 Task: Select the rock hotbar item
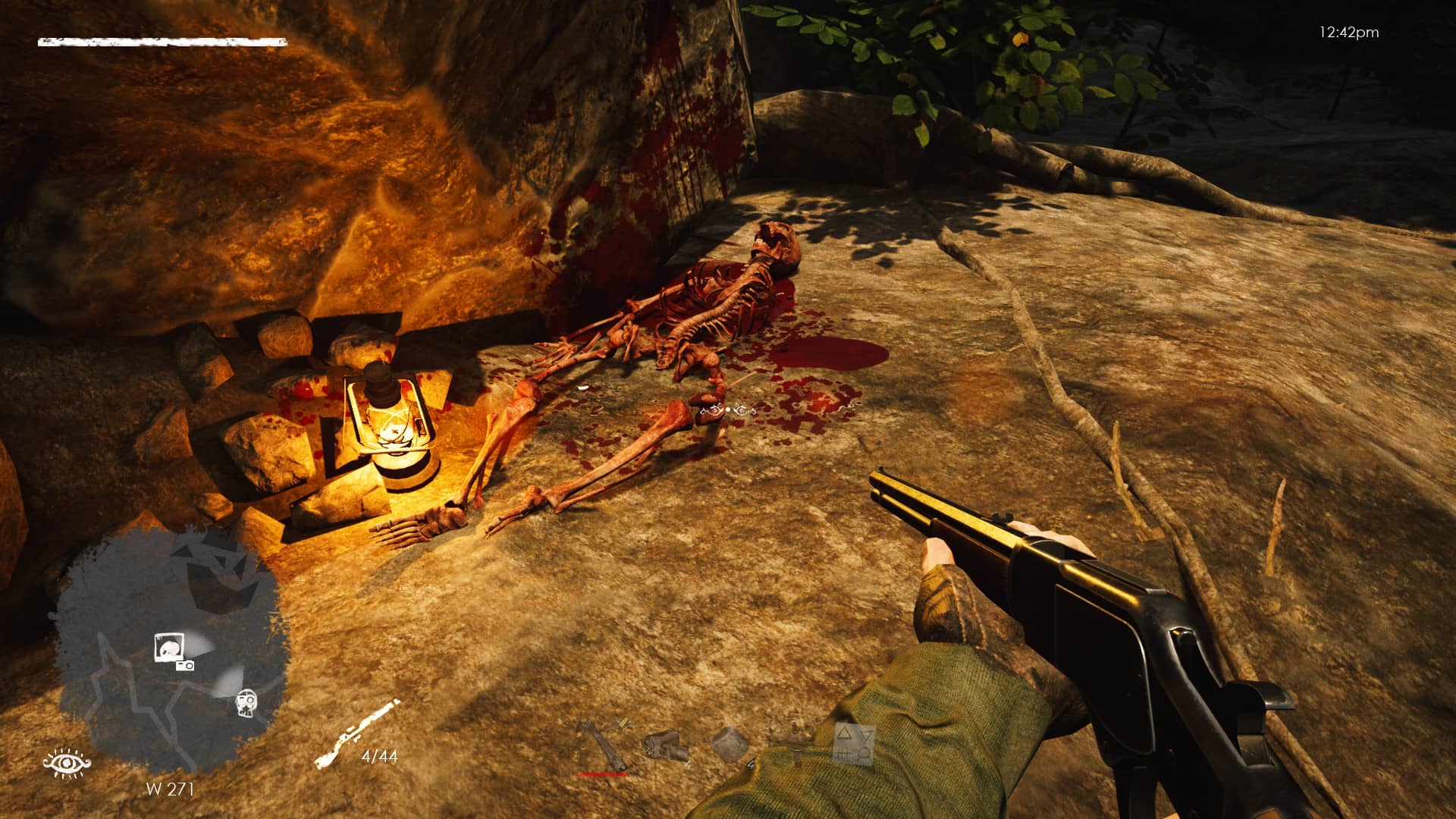665,745
